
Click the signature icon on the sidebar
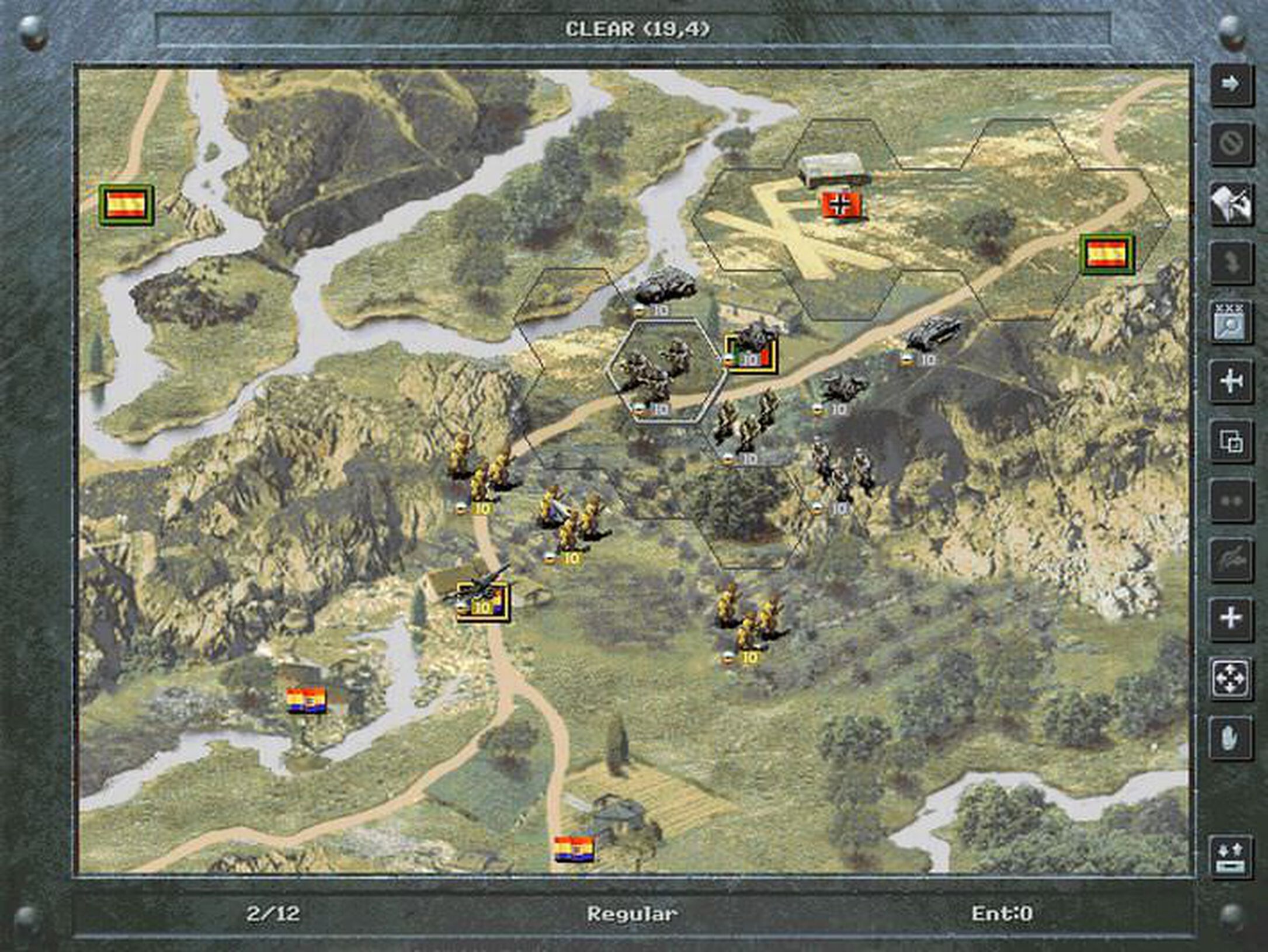pos(1231,558)
